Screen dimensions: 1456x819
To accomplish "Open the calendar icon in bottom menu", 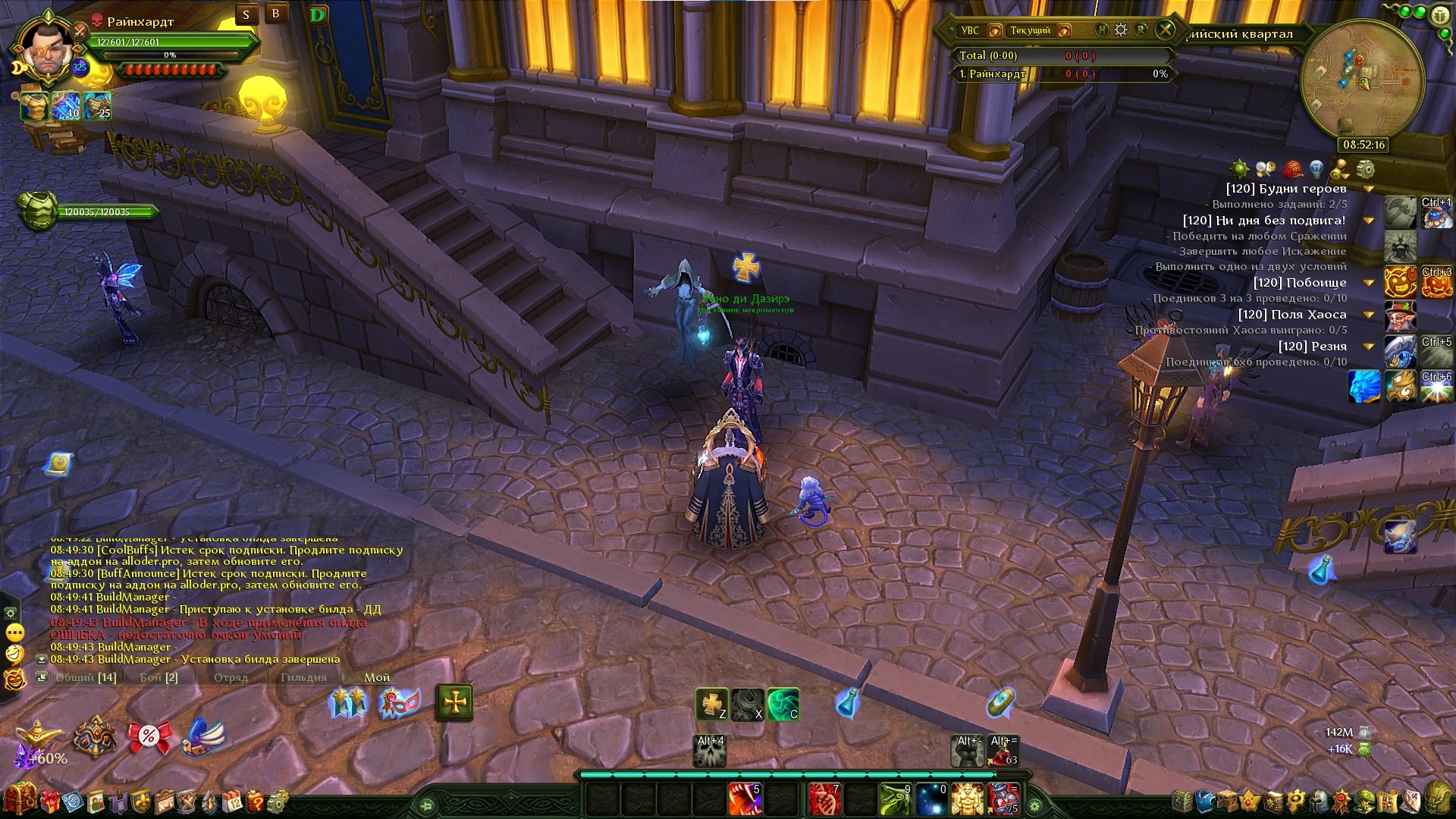I will (232, 802).
